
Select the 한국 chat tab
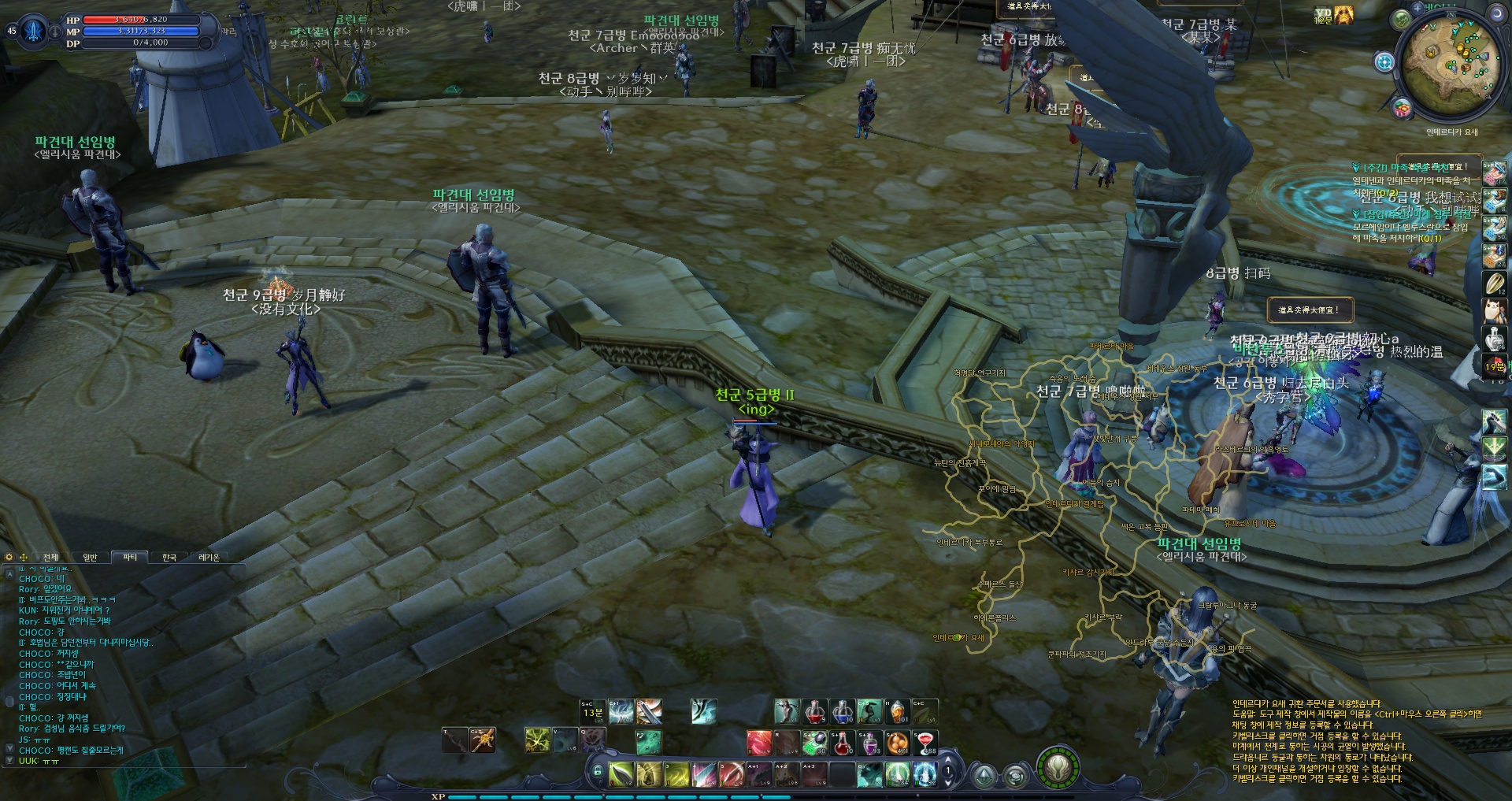click(169, 558)
